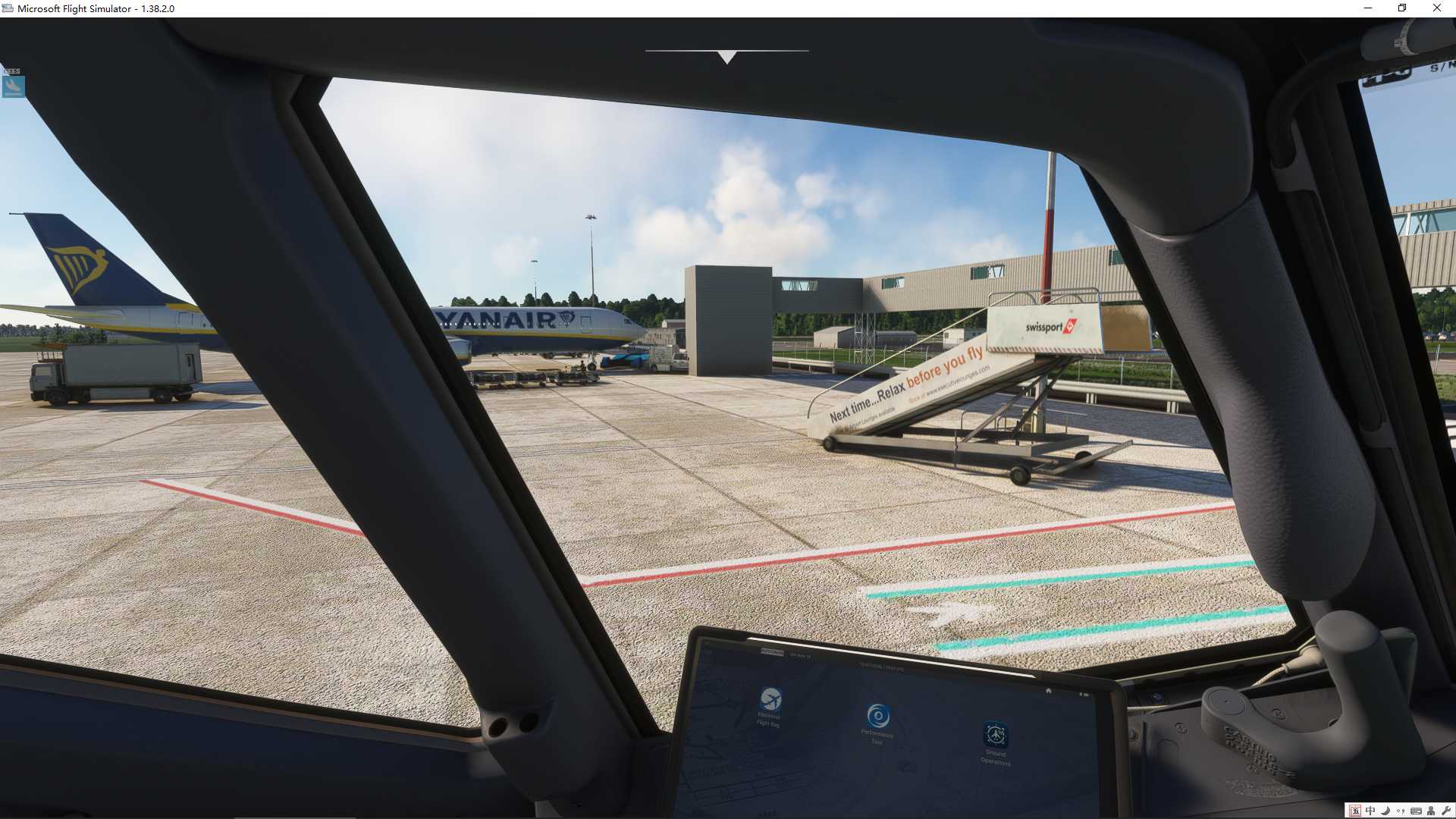This screenshot has height=819, width=1456.
Task: Click the date label on the EFB top bar
Action: click(802, 655)
